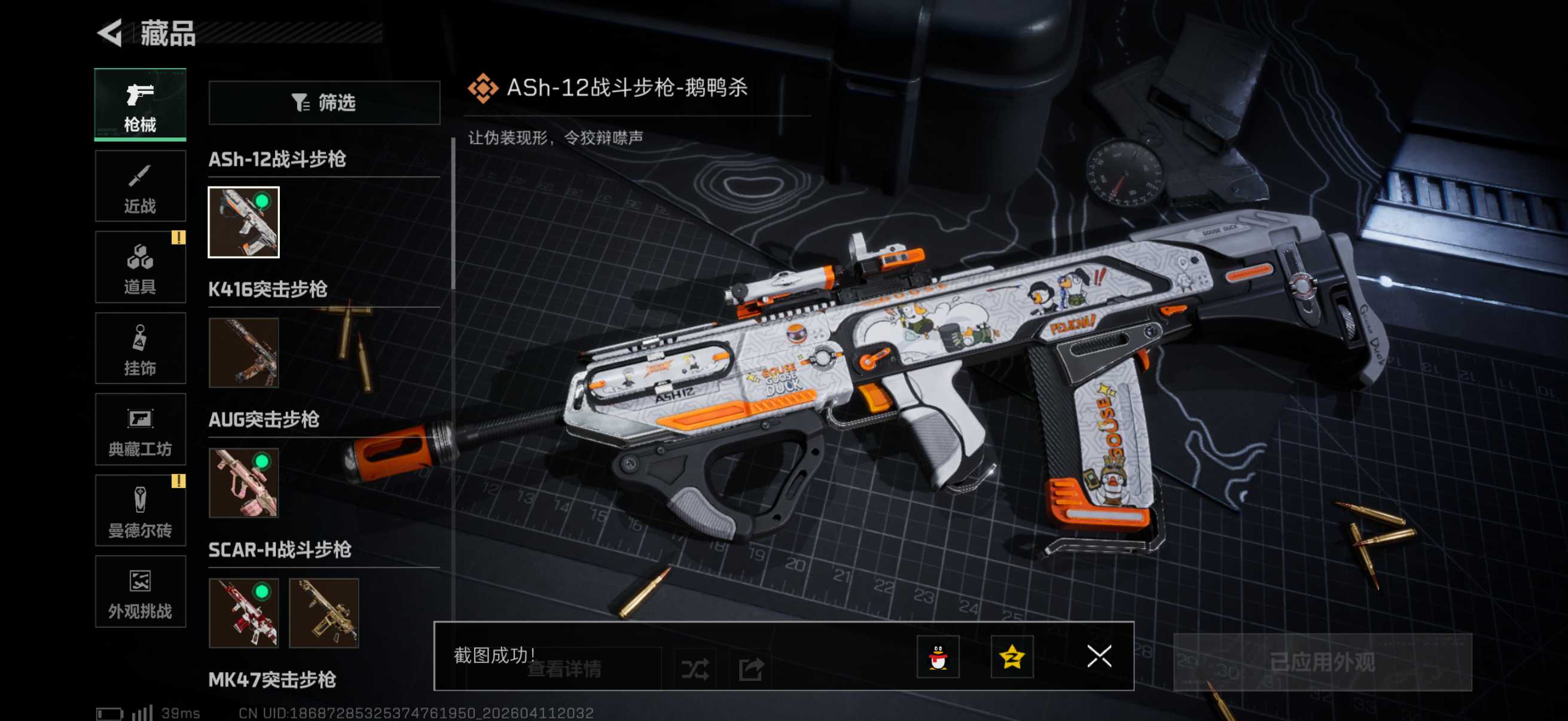Share the screenshot to QQ penguin icon
Image resolution: width=1568 pixels, height=721 pixels.
tap(938, 657)
